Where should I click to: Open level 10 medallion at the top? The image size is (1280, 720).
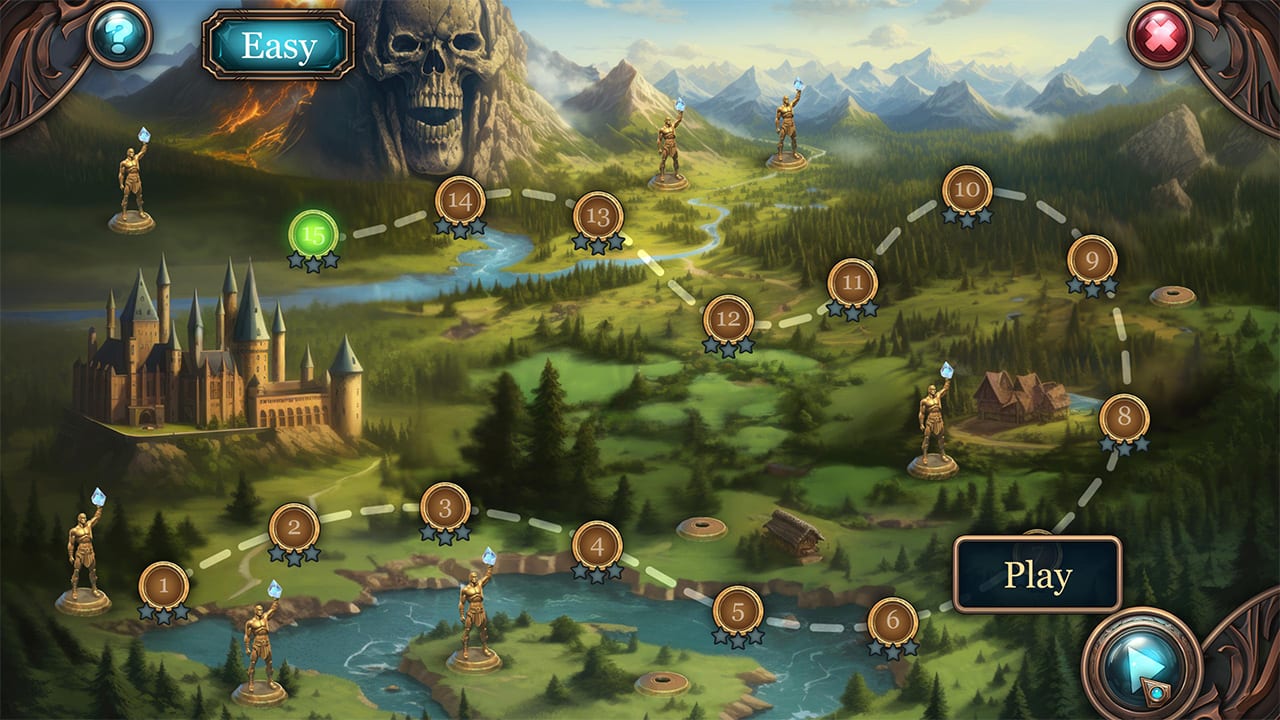(x=965, y=190)
